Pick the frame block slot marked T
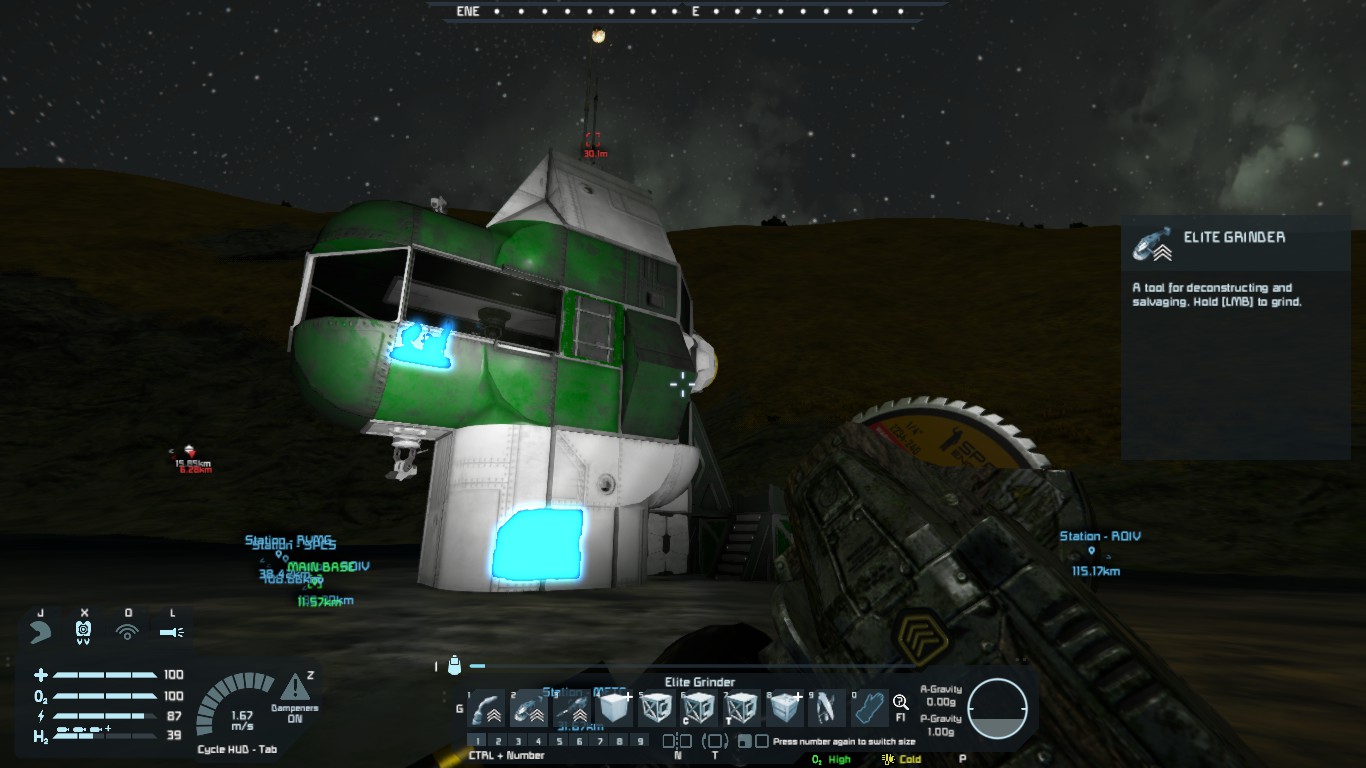This screenshot has width=1366, height=768. (742, 709)
